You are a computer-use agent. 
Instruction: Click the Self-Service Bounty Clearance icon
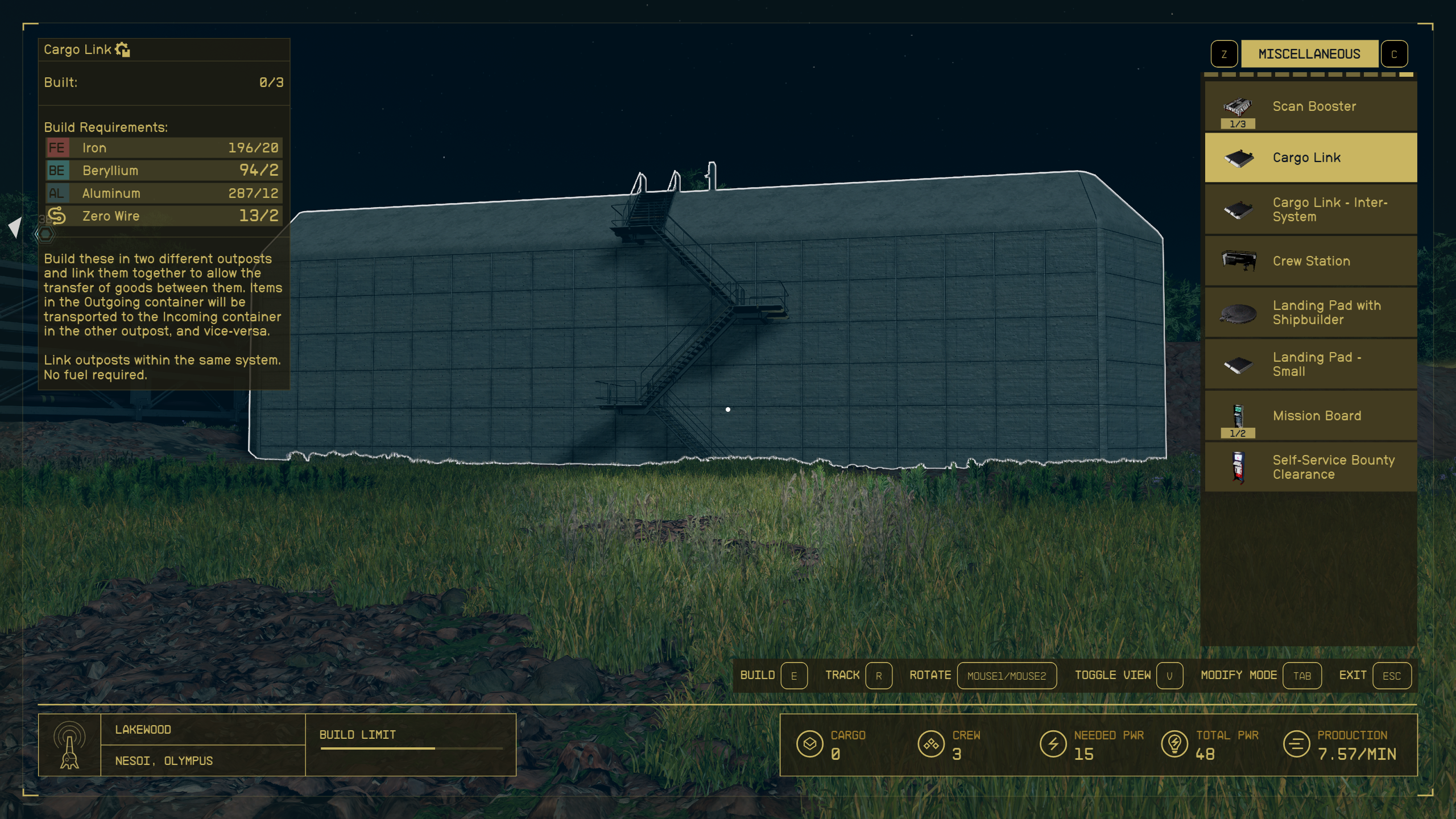click(x=1238, y=466)
